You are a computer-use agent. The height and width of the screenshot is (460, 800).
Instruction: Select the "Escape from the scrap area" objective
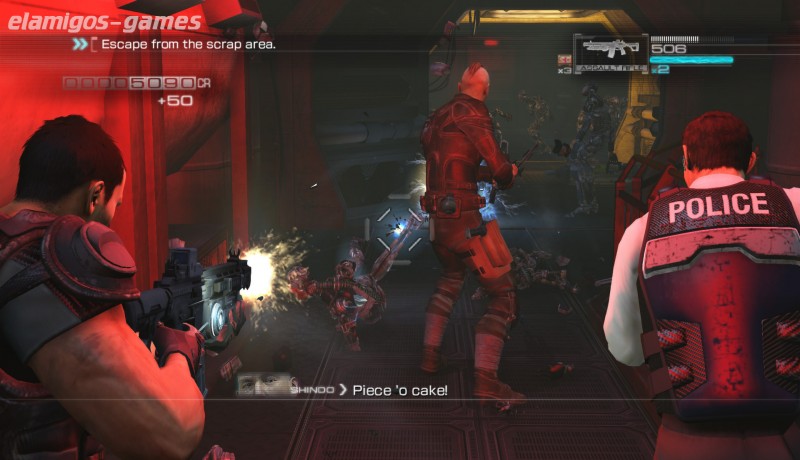click(189, 45)
